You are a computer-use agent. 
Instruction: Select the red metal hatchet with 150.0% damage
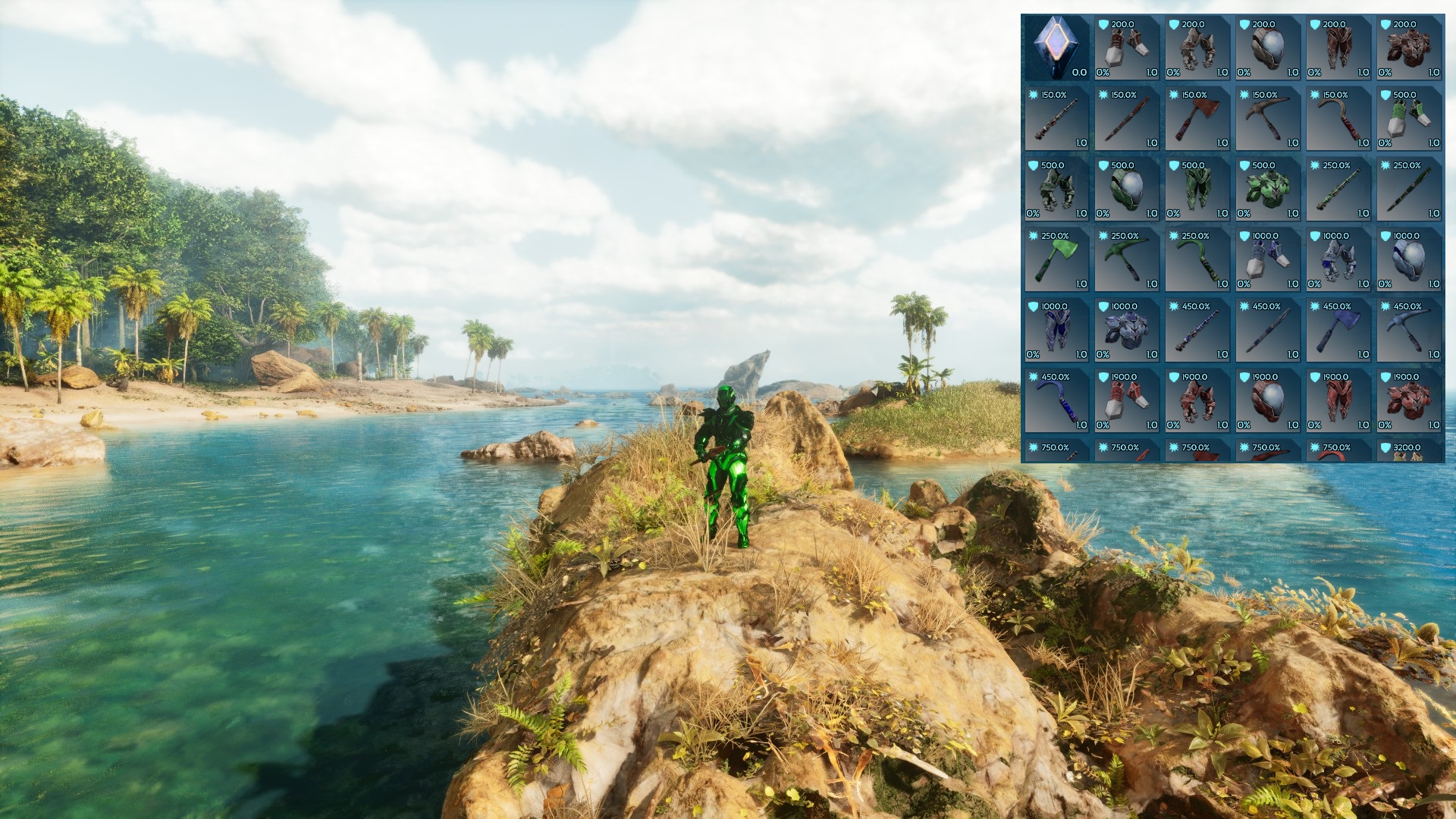[1197, 119]
